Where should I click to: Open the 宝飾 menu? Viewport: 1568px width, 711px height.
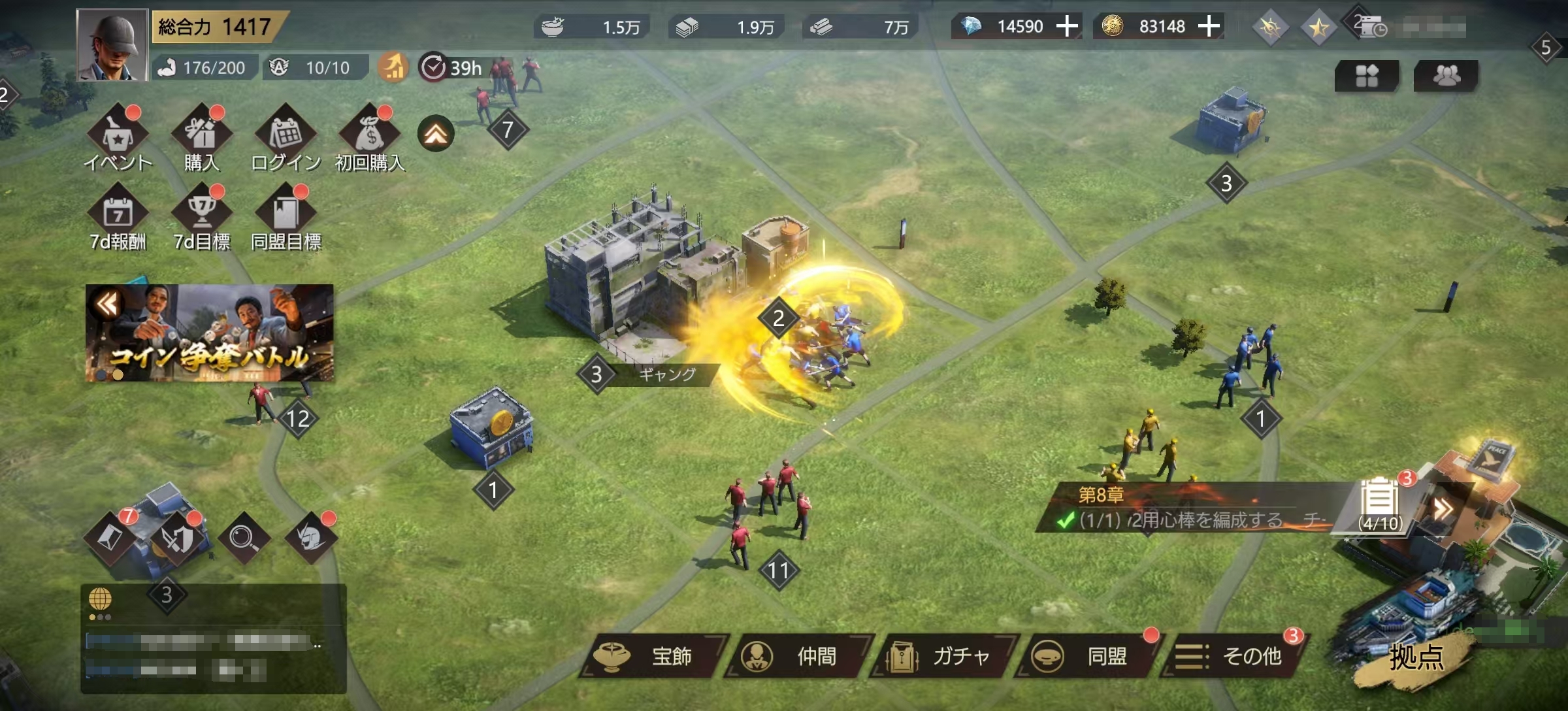(653, 656)
